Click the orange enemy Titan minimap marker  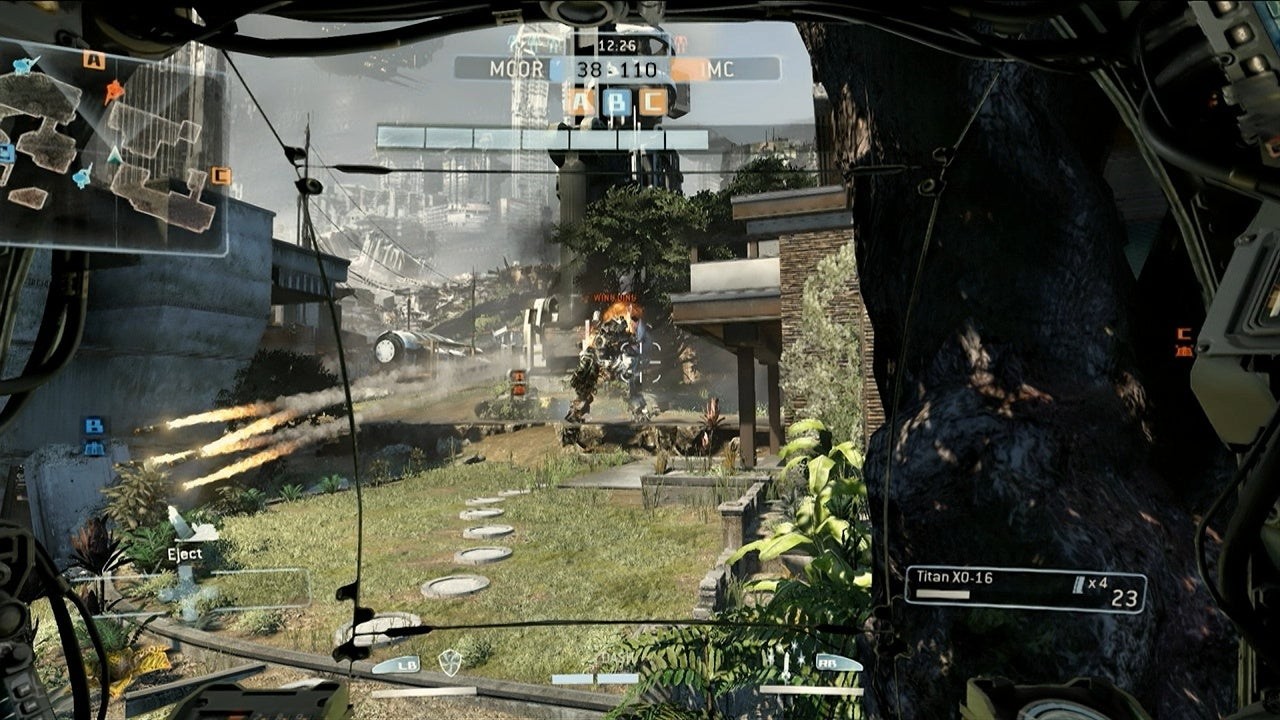click(114, 92)
